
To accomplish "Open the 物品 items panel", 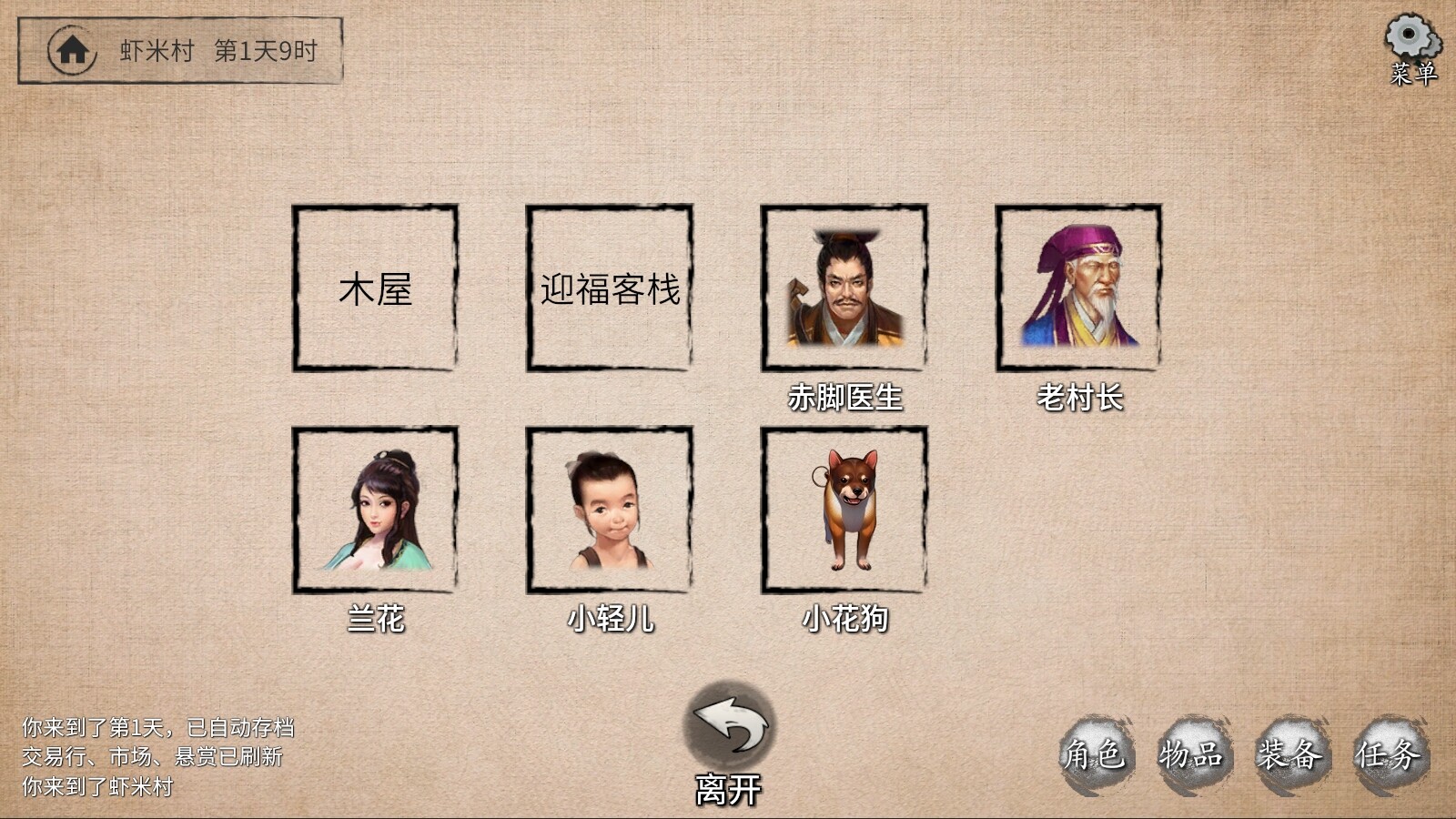I will 1192,753.
